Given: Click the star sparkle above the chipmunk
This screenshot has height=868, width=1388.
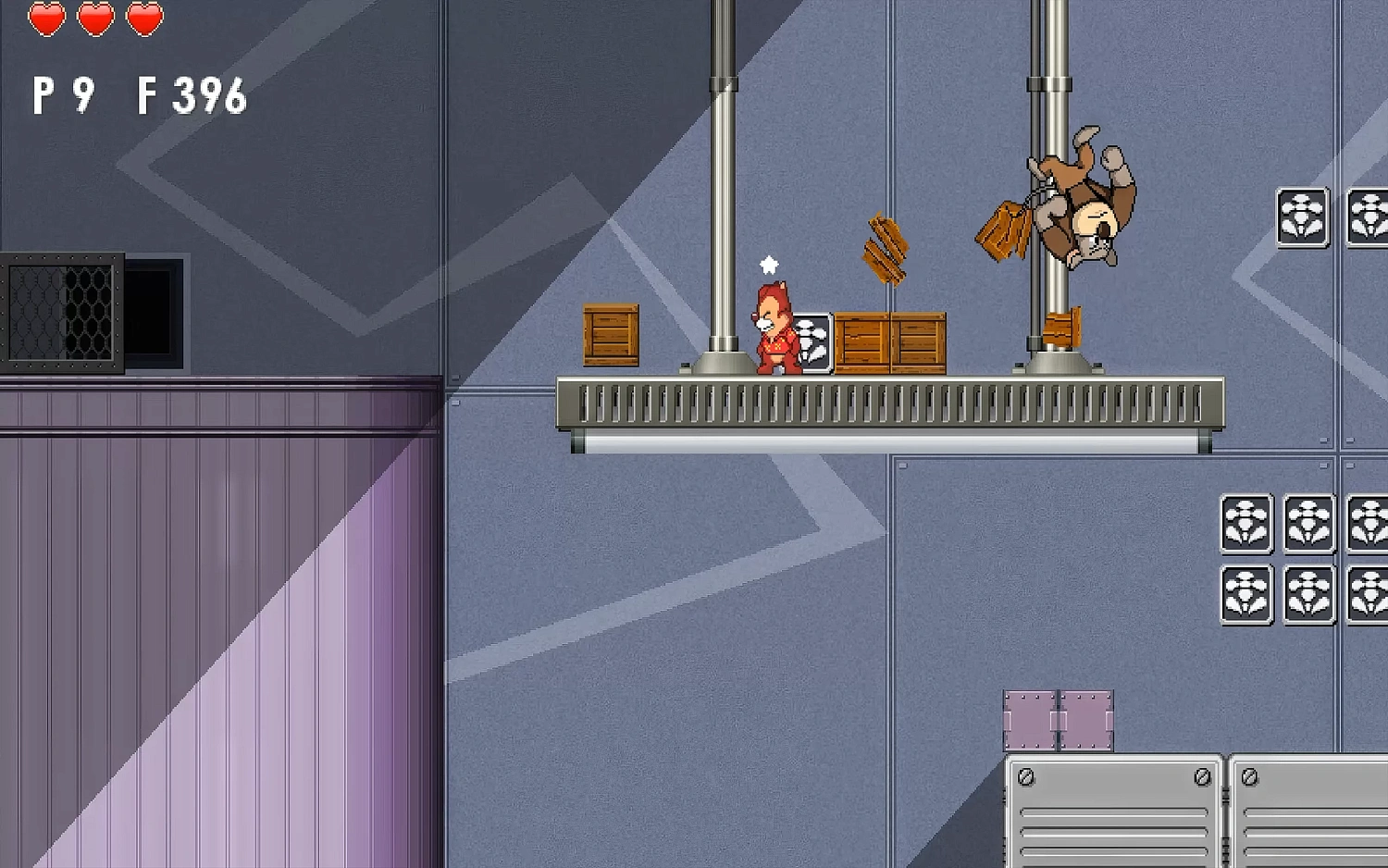Looking at the screenshot, I should (768, 264).
